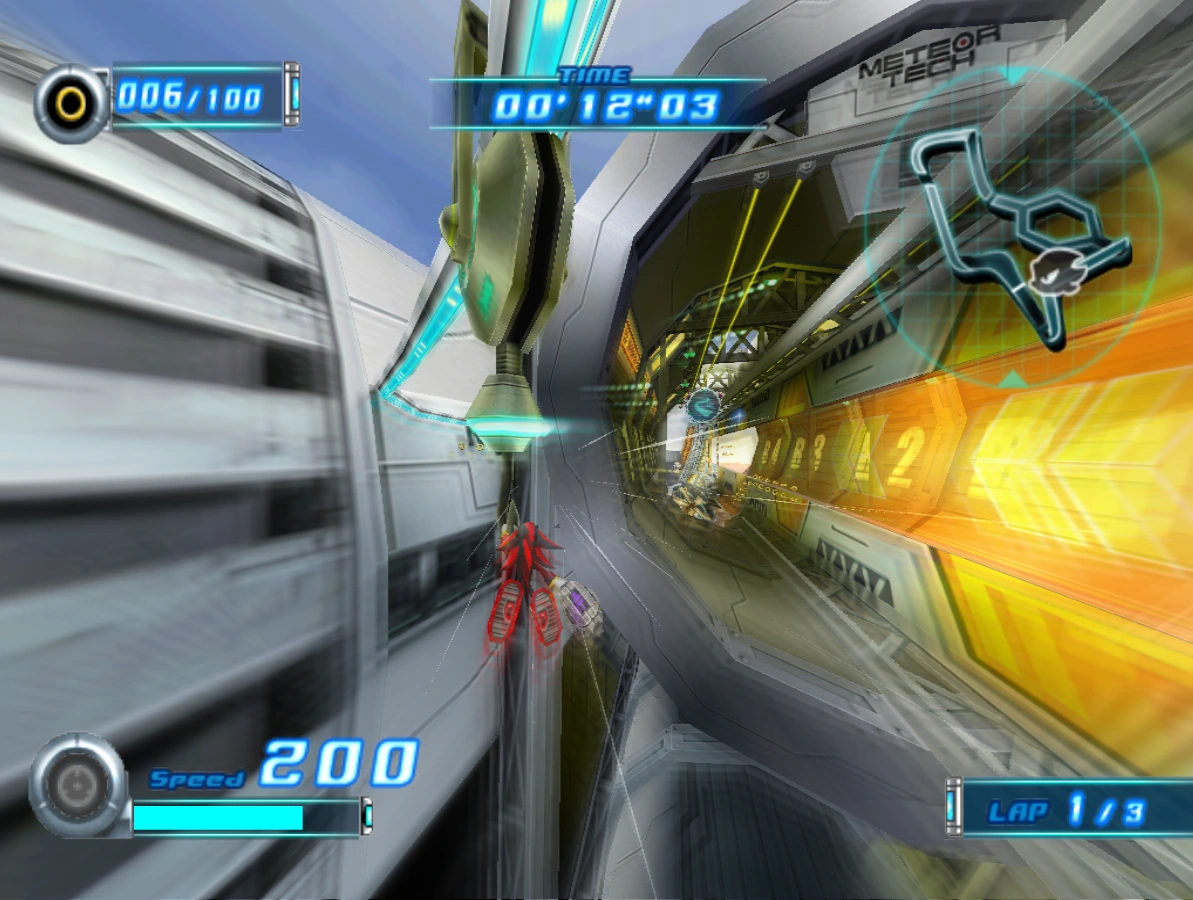Image resolution: width=1193 pixels, height=900 pixels.
Task: Click the round gauge icon beside Speed
Action: (77, 785)
